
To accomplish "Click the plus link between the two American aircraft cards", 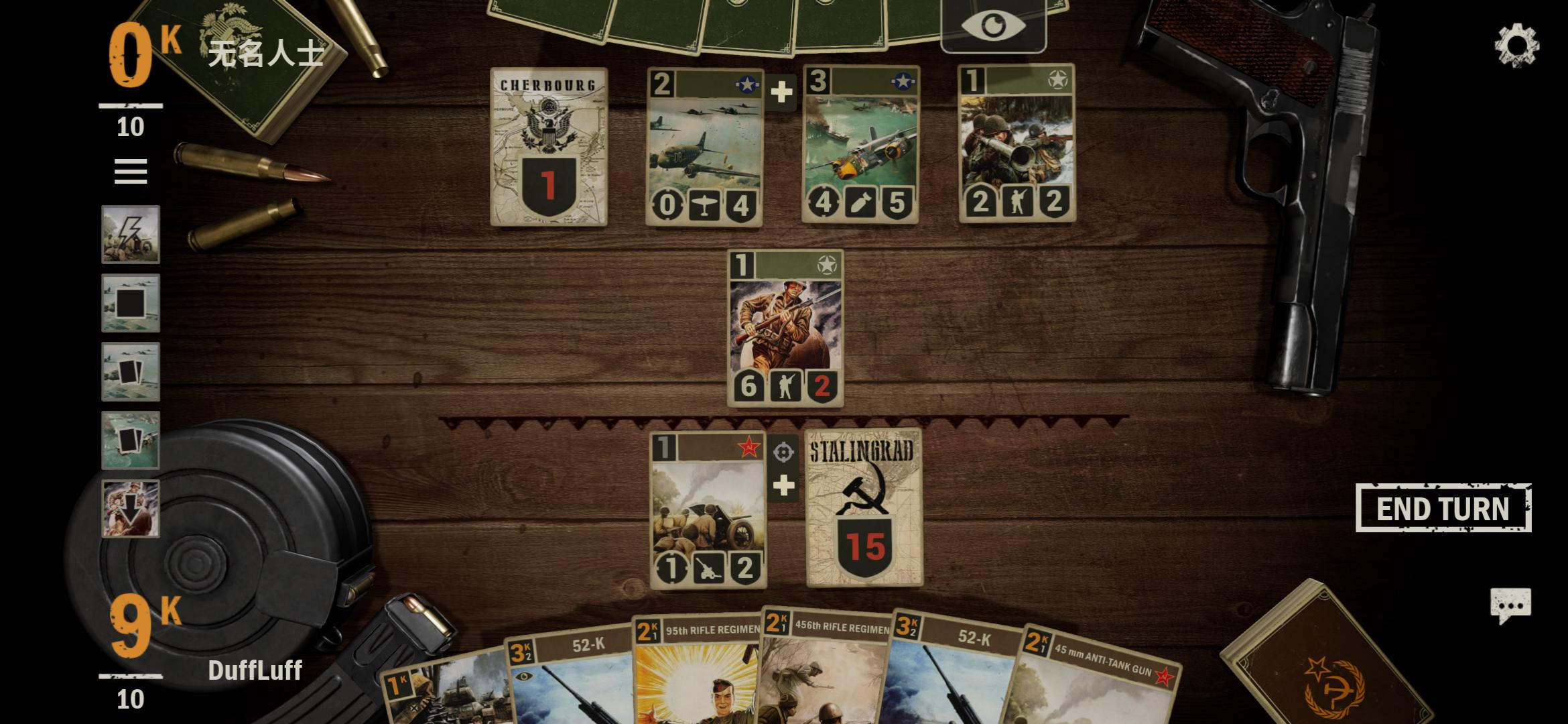I will coord(783,93).
